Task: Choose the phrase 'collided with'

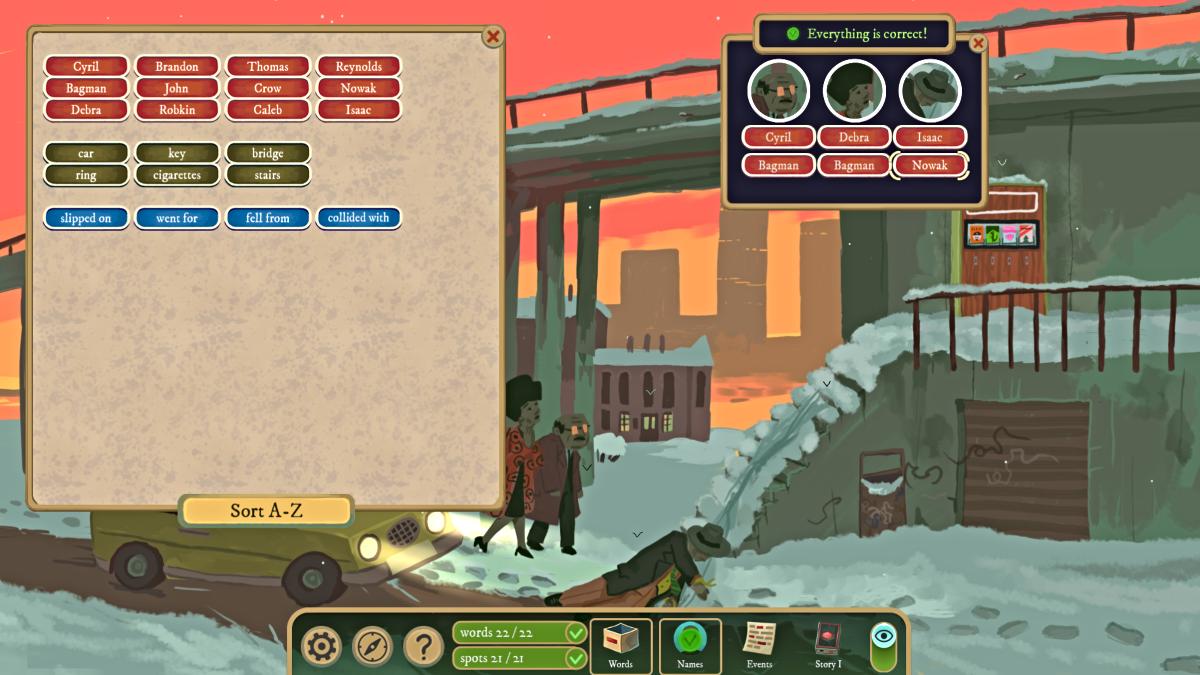Action: 358,218
